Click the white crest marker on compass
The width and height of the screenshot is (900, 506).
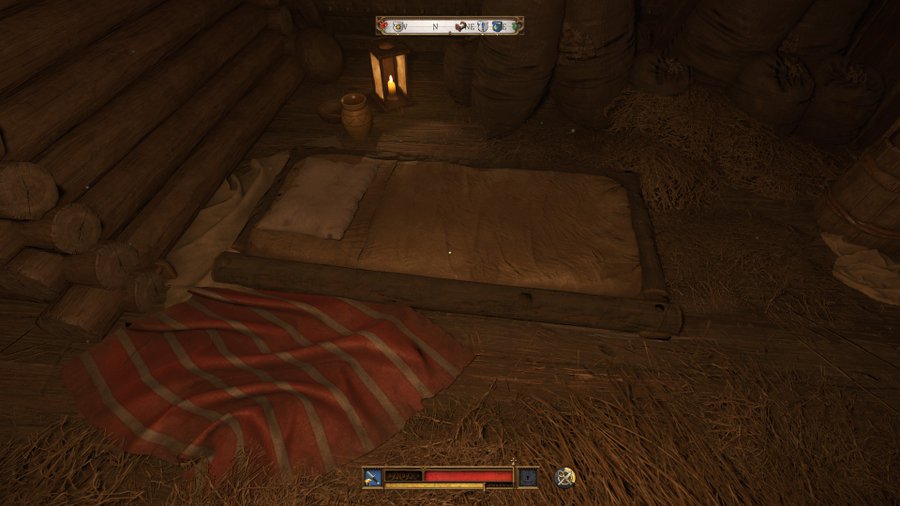point(482,26)
